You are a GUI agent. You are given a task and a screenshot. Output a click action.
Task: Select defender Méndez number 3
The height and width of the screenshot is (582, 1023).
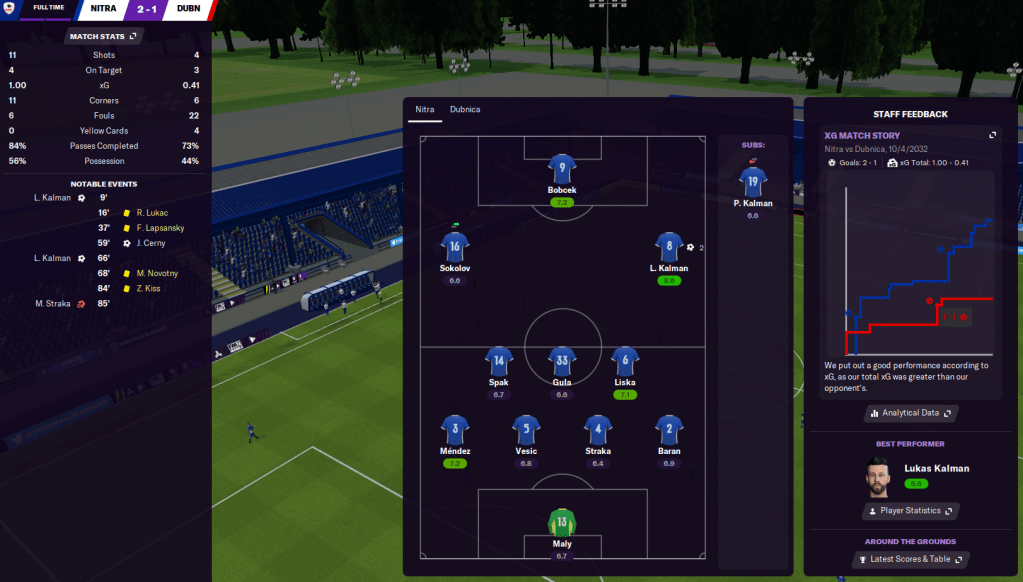(x=455, y=430)
